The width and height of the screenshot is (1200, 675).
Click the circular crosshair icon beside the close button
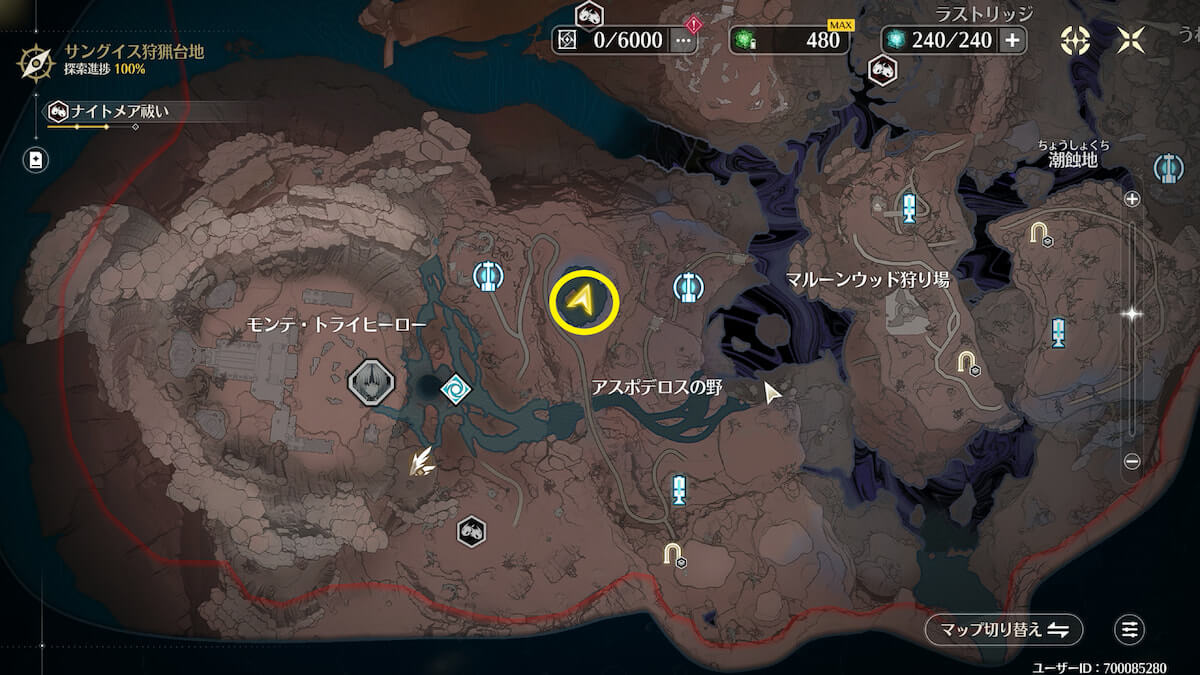(x=1075, y=40)
